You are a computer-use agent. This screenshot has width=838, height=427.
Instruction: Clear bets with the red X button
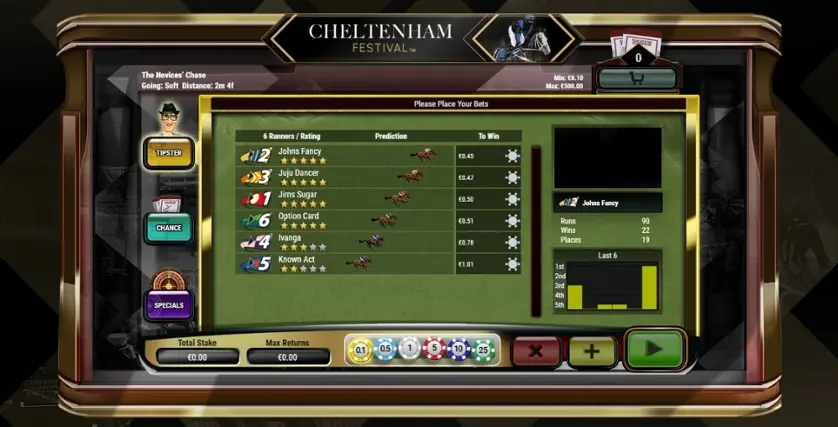click(x=536, y=351)
